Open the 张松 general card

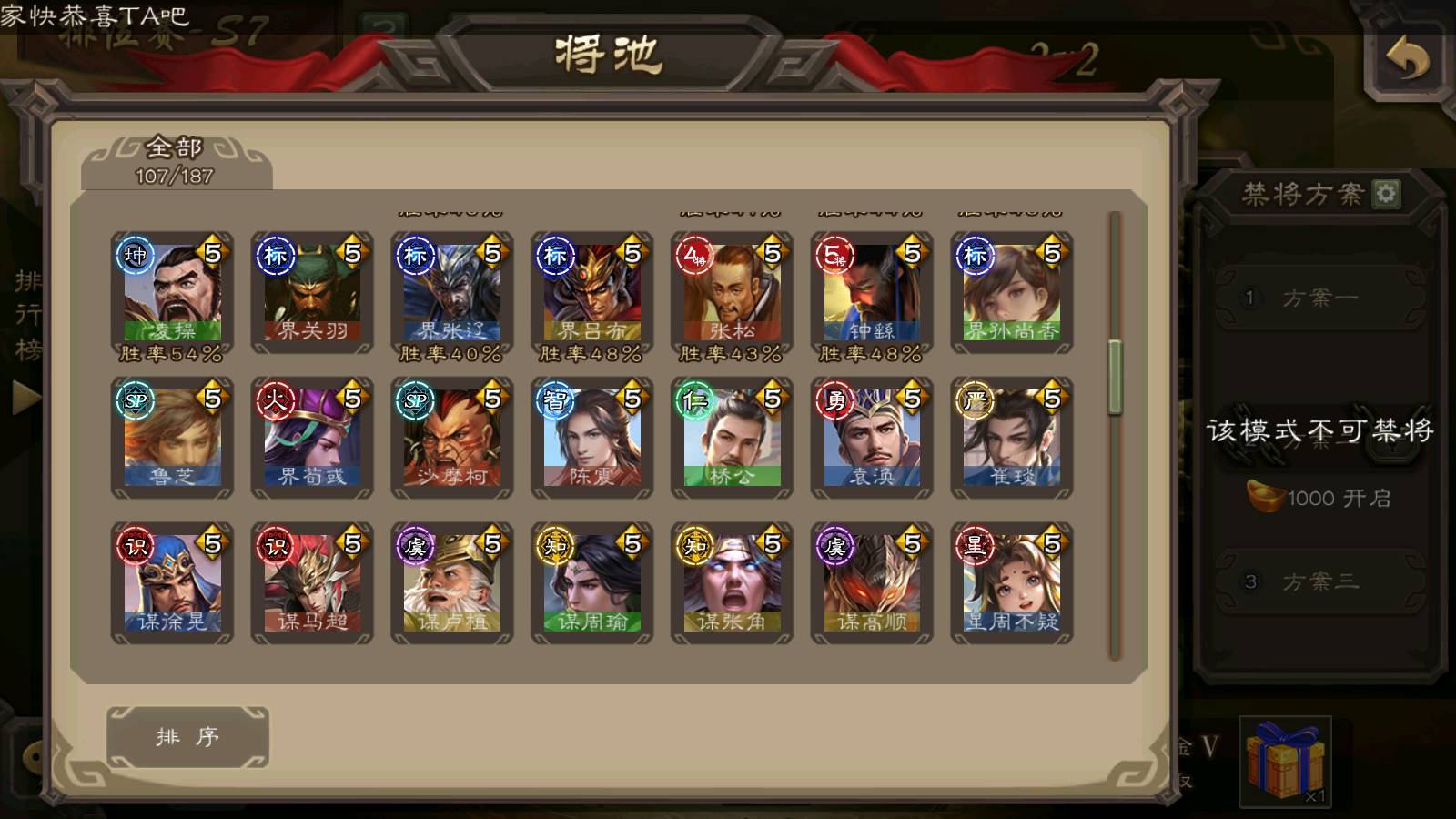click(733, 293)
